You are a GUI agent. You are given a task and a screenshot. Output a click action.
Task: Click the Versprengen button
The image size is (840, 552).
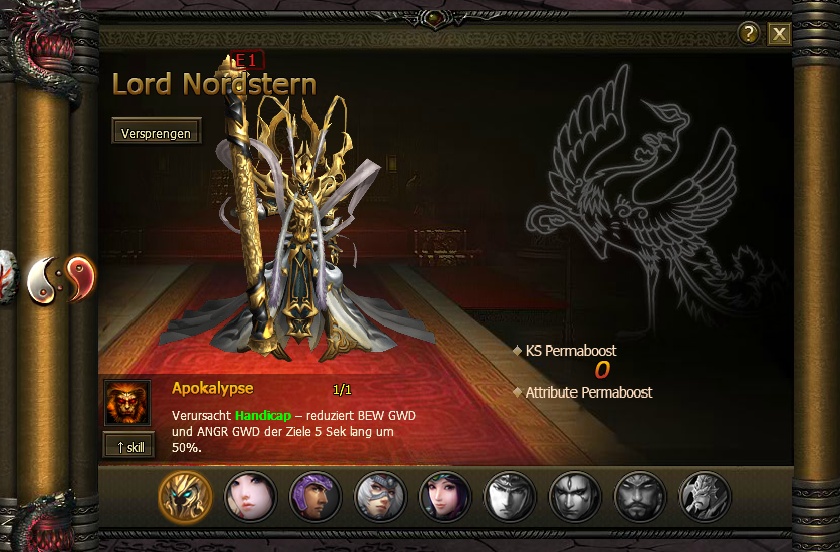pos(155,132)
